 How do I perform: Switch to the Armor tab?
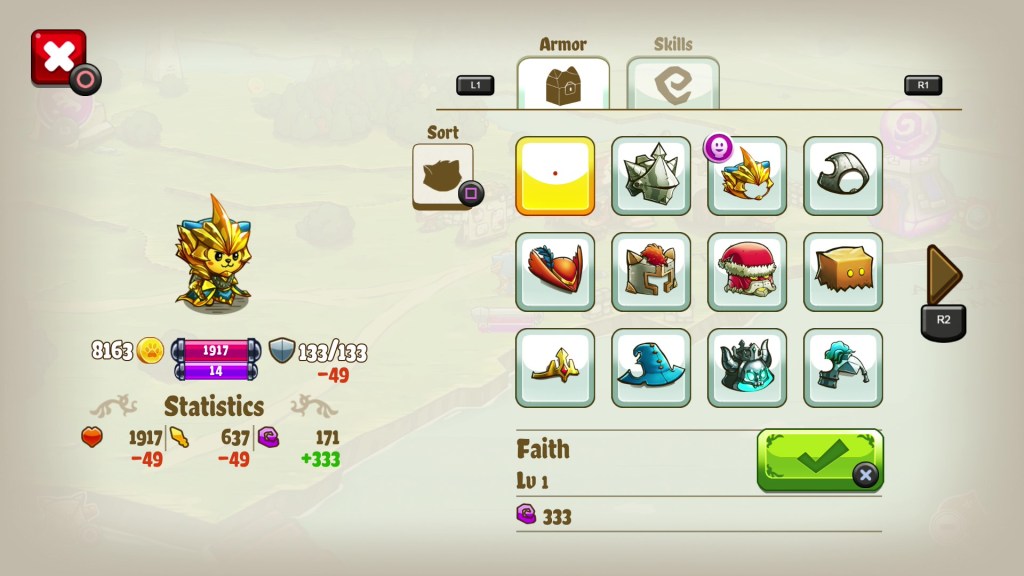pyautogui.click(x=563, y=84)
